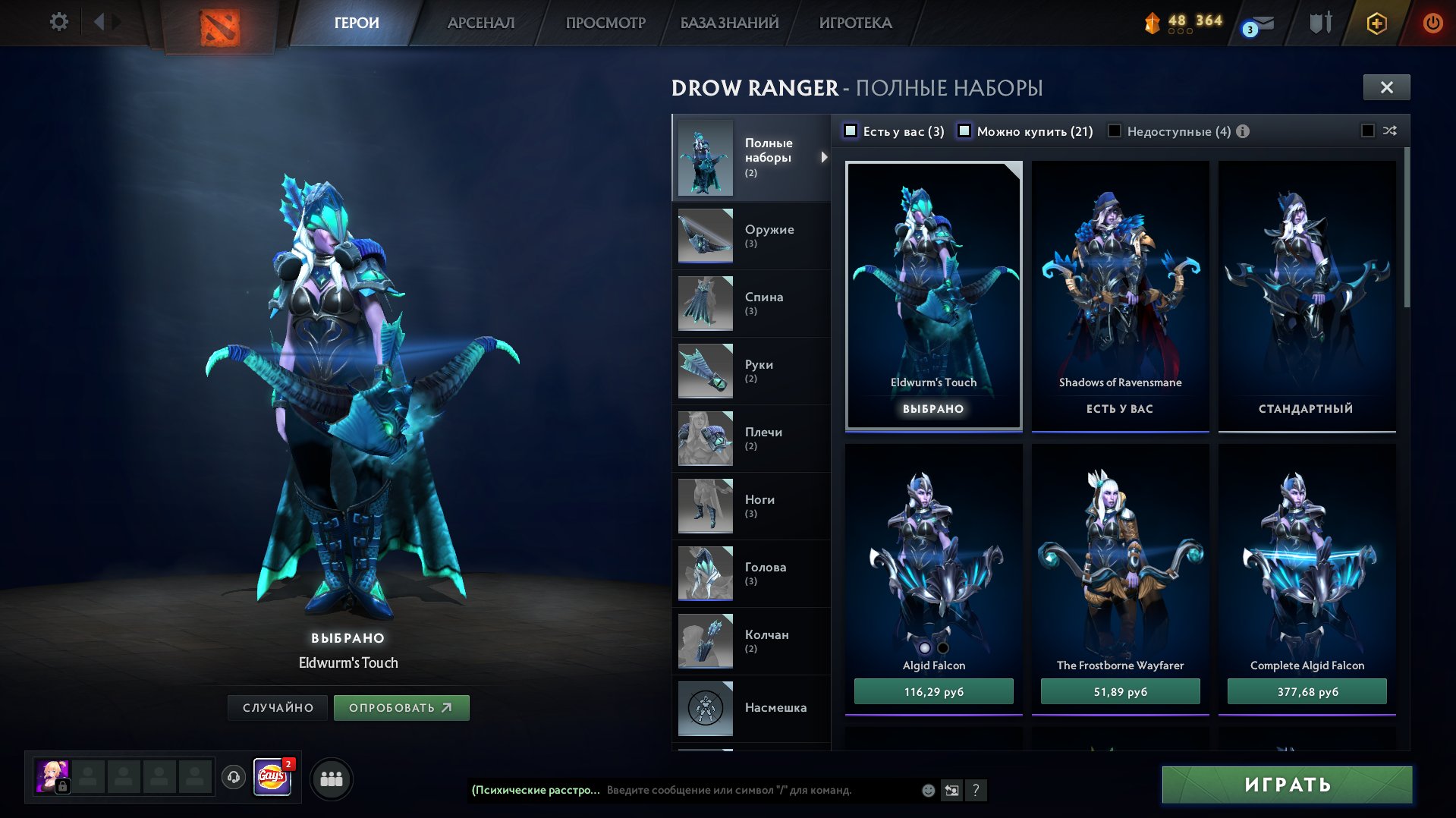Click the chat message input field

point(759,790)
